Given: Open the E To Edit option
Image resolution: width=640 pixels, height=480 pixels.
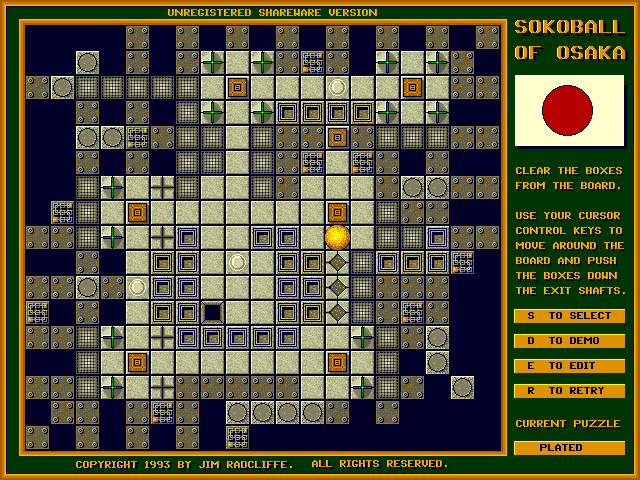Looking at the screenshot, I should tap(569, 366).
